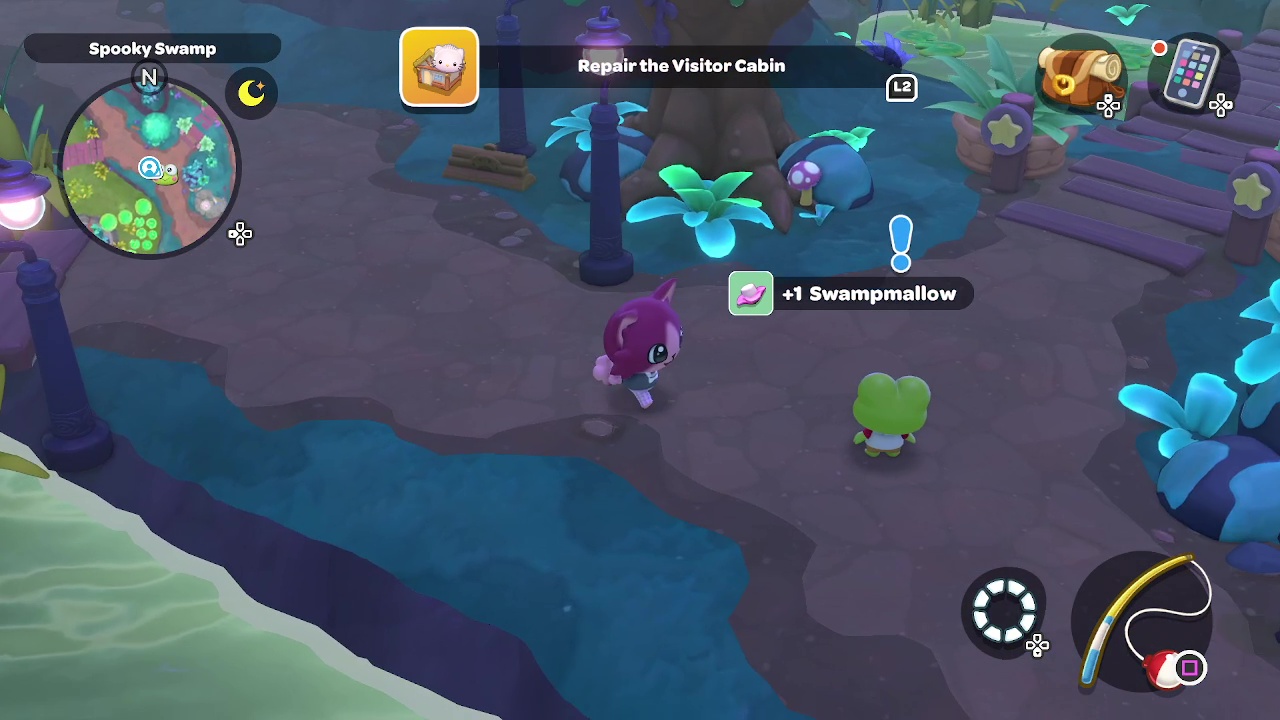Screen dimensions: 1280x720
Task: Click the player marker on the minimap
Action: [x=148, y=168]
